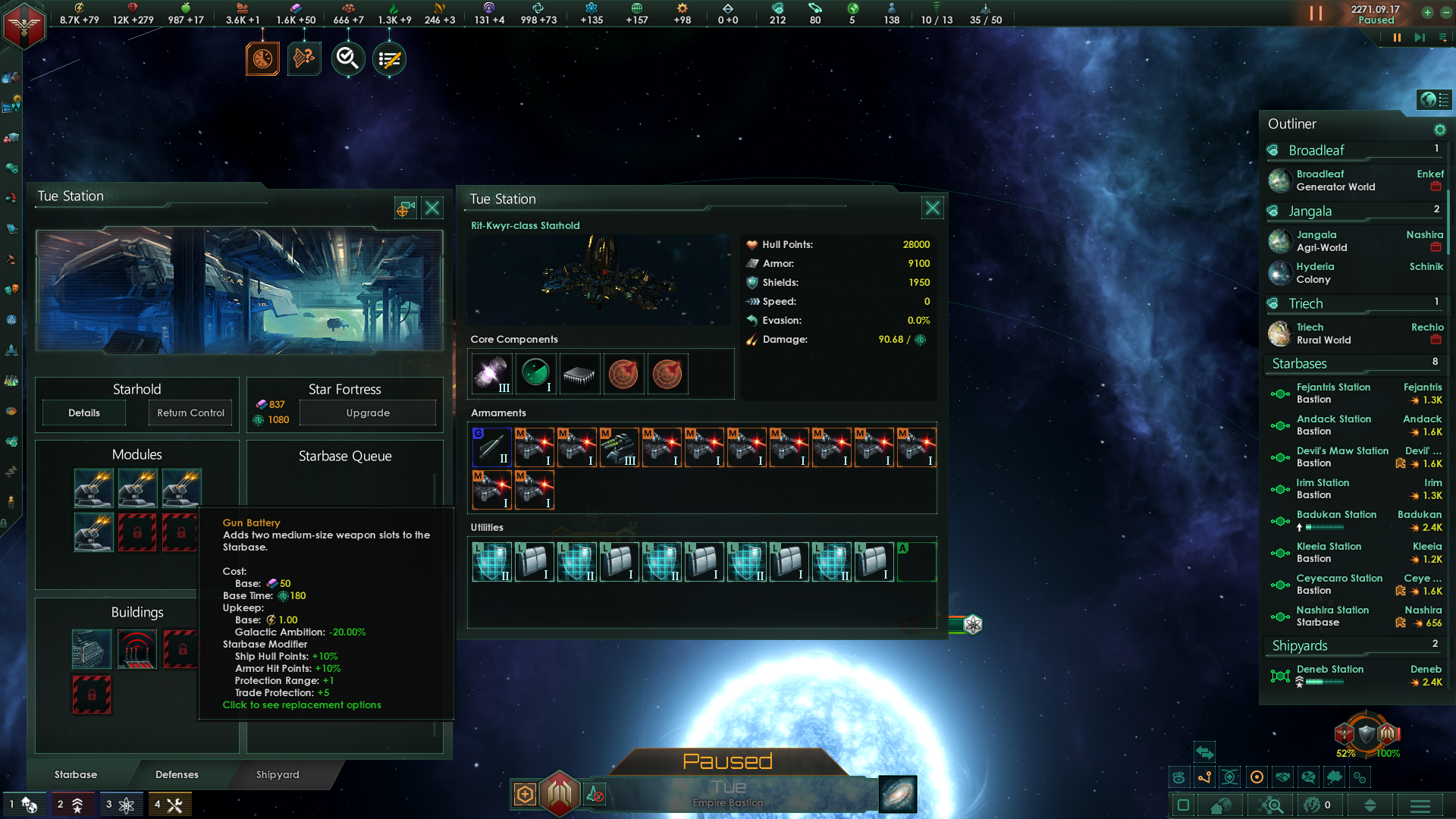Select the diplomacy handshake map mode icon

1282,777
